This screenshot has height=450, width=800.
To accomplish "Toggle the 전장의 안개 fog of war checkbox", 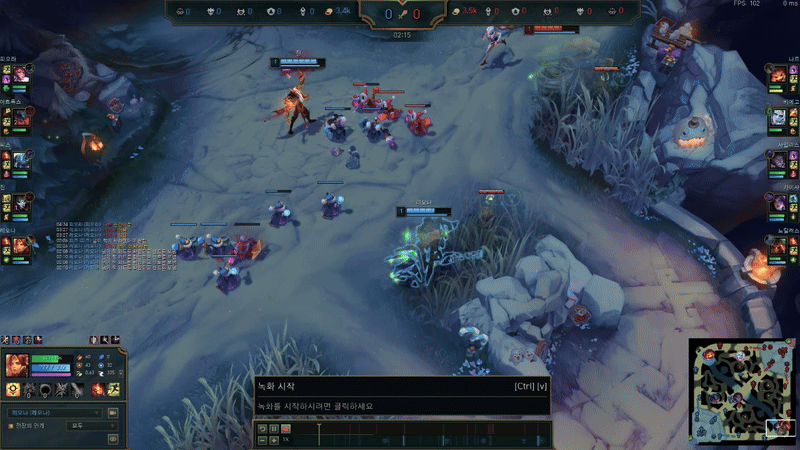I will pyautogui.click(x=10, y=426).
